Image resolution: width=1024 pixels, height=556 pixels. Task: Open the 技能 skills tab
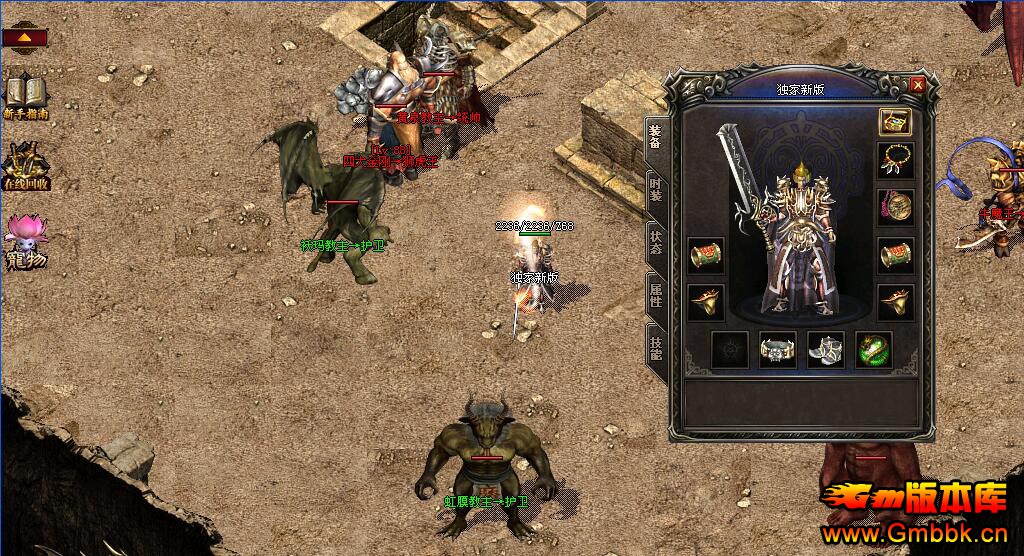coord(656,347)
